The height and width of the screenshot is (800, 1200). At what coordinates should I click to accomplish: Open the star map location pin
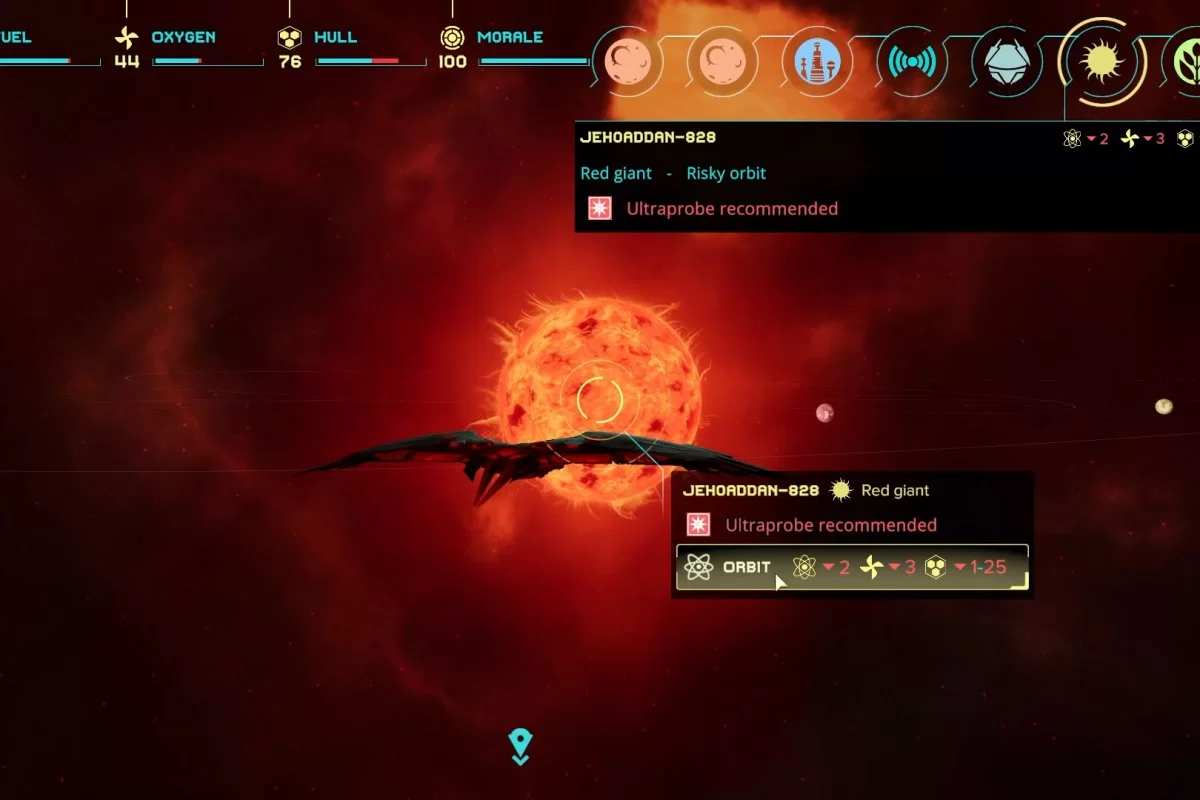(520, 746)
